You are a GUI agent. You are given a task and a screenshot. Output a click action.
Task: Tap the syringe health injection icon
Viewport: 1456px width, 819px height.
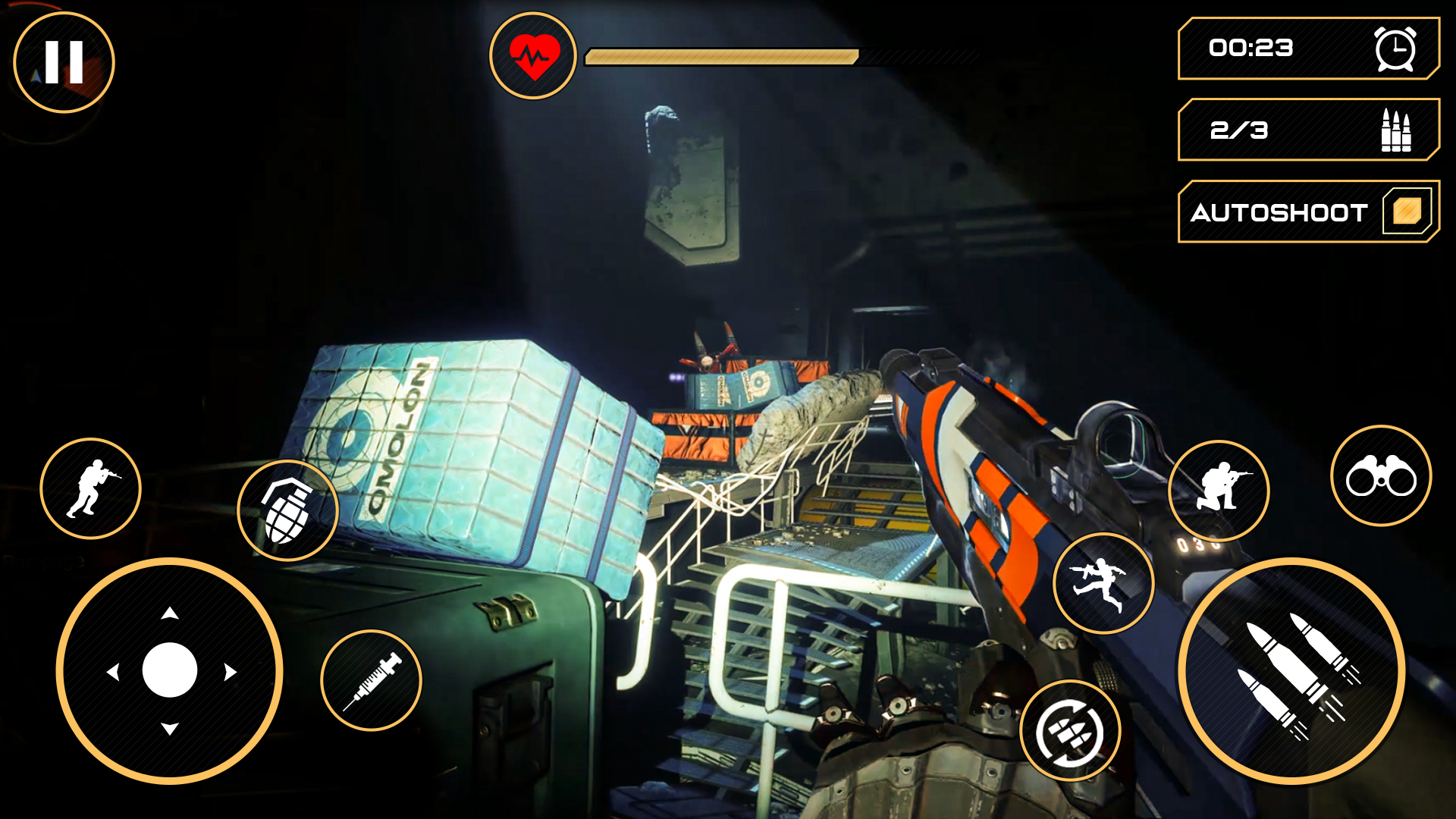[x=373, y=681]
